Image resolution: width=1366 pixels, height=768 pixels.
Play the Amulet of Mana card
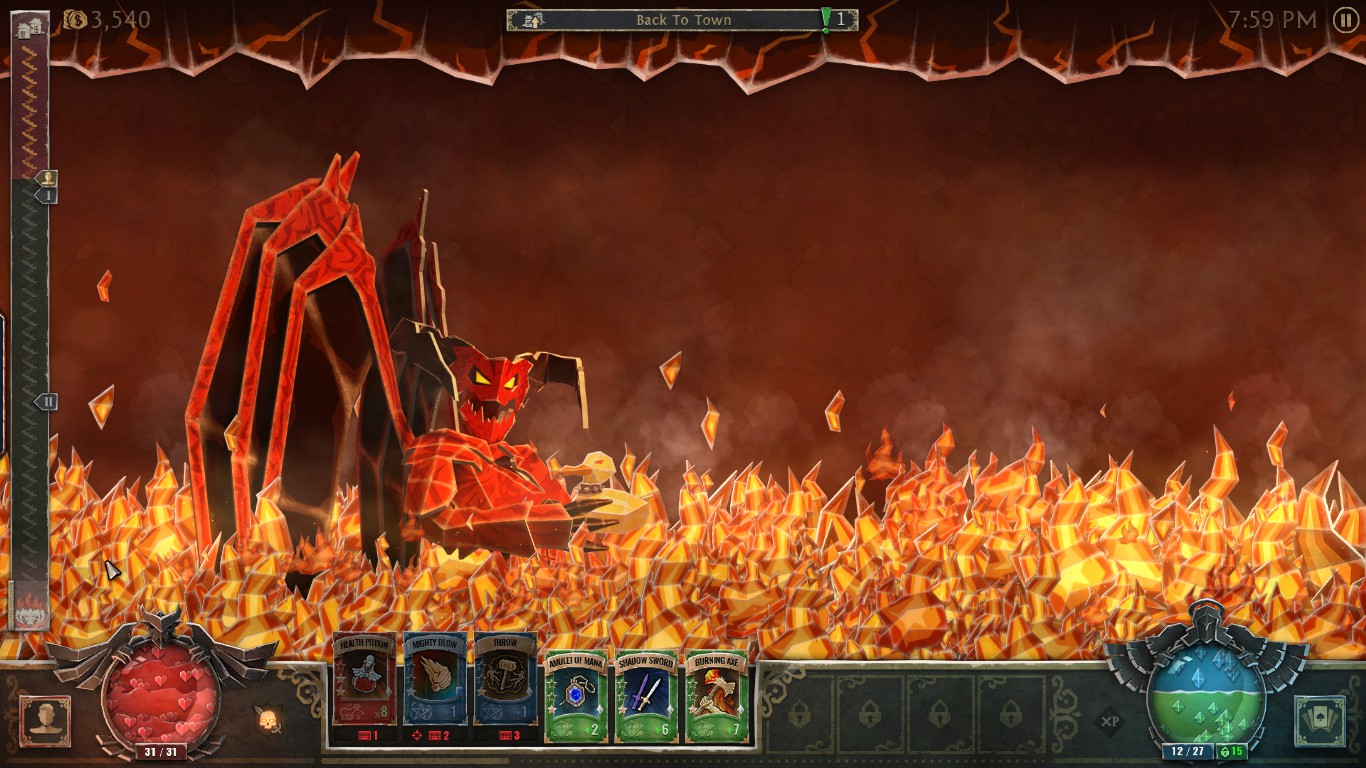tap(577, 695)
